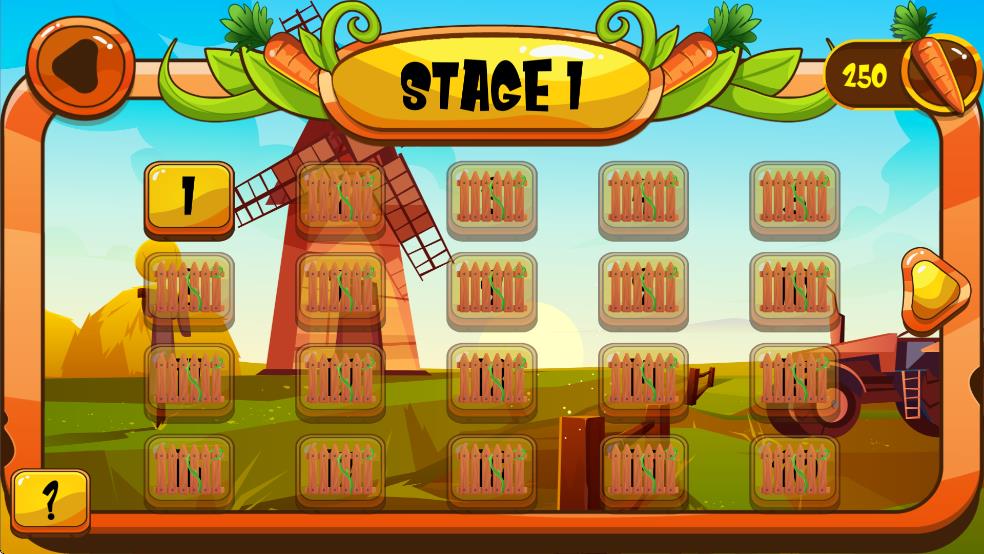Open help with the question mark button
The image size is (984, 554).
pyautogui.click(x=50, y=496)
